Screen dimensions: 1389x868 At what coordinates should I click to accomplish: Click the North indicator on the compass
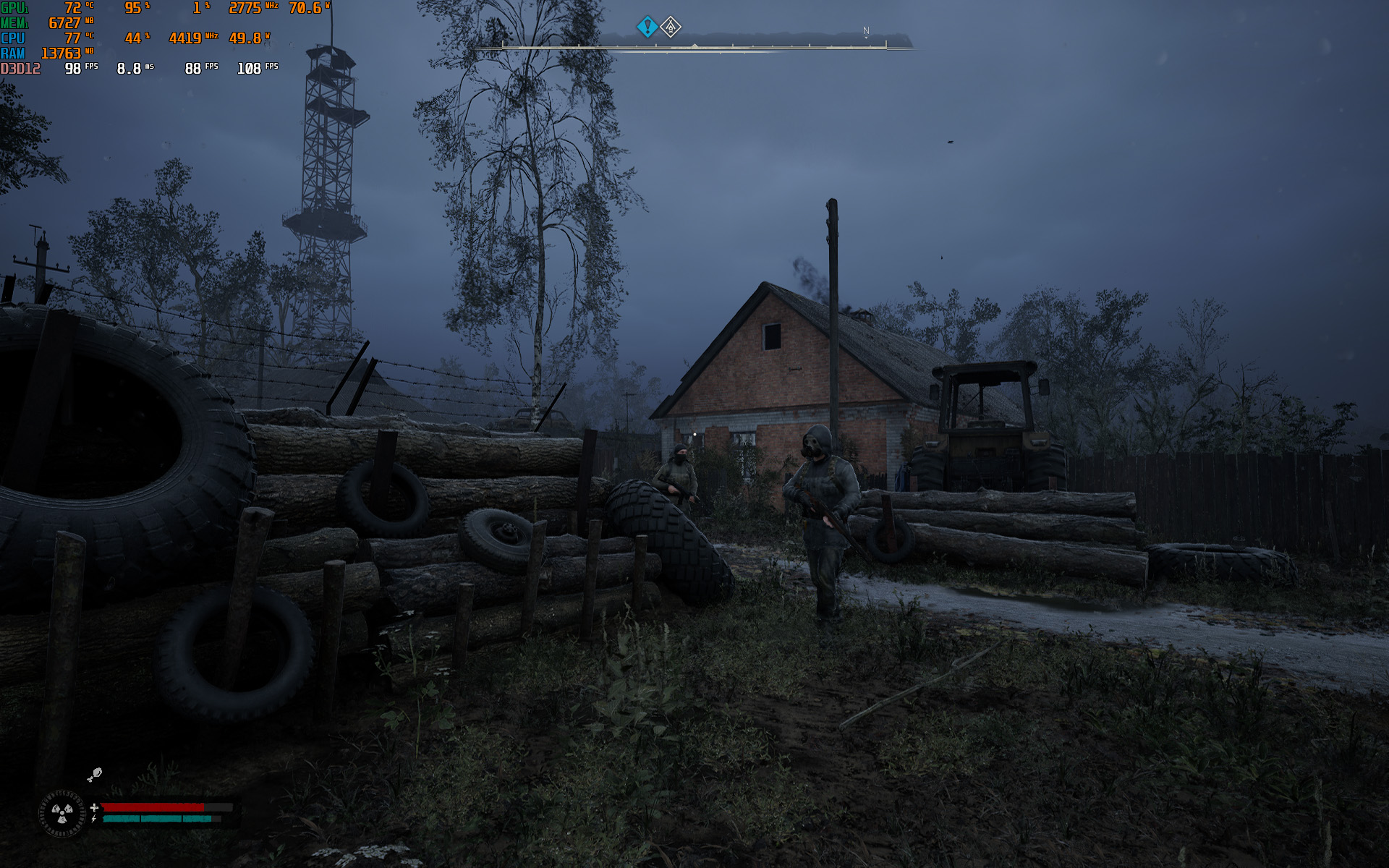pyautogui.click(x=866, y=31)
